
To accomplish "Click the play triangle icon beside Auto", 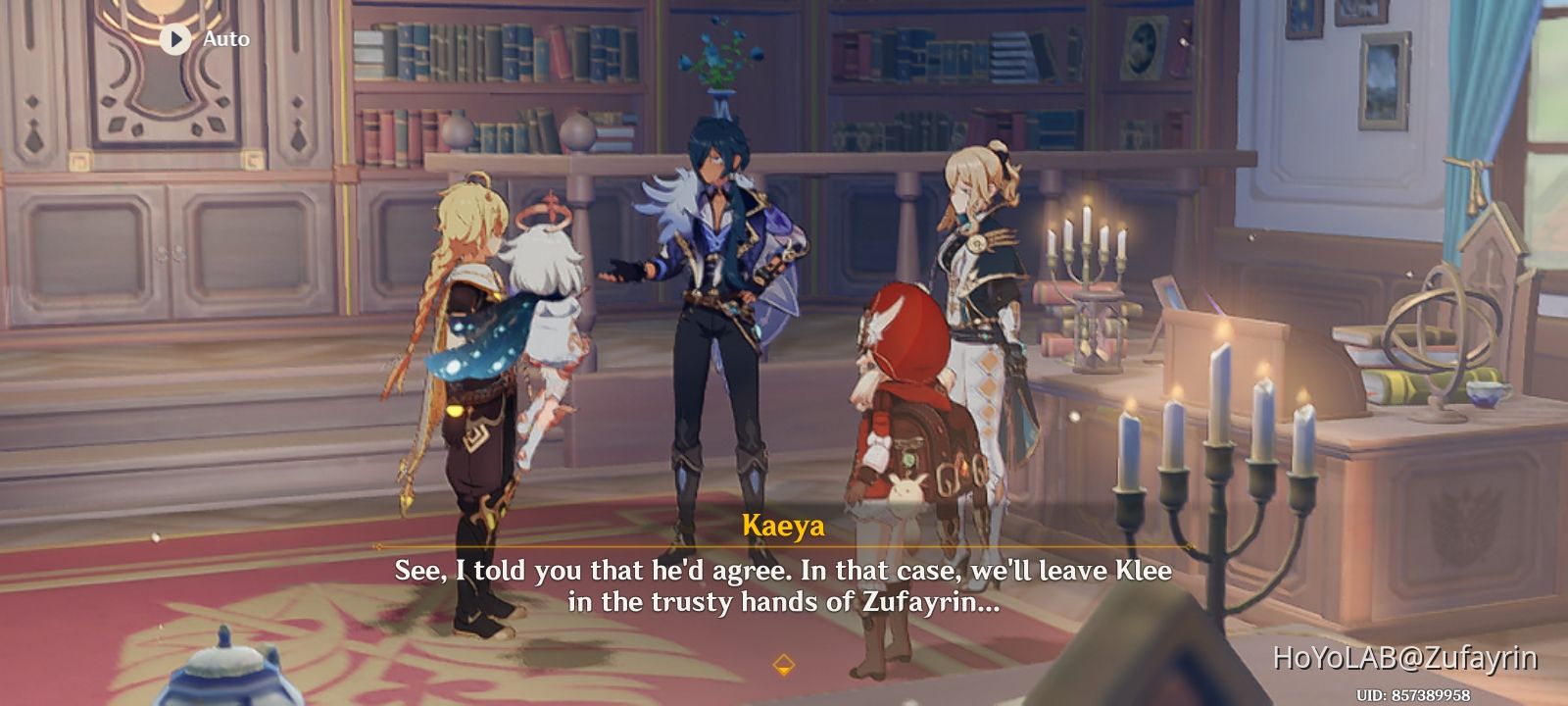I will pos(173,40).
